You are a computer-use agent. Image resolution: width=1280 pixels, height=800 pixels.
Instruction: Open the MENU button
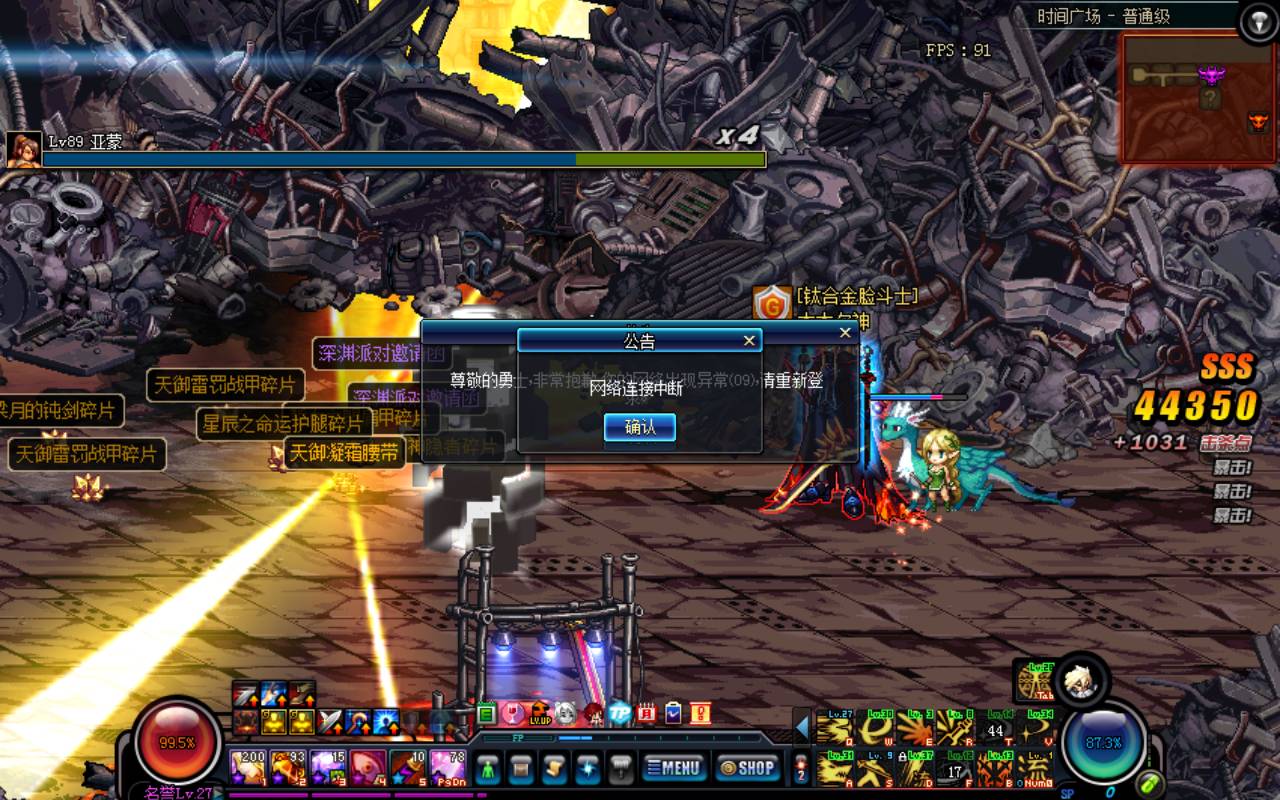point(674,768)
